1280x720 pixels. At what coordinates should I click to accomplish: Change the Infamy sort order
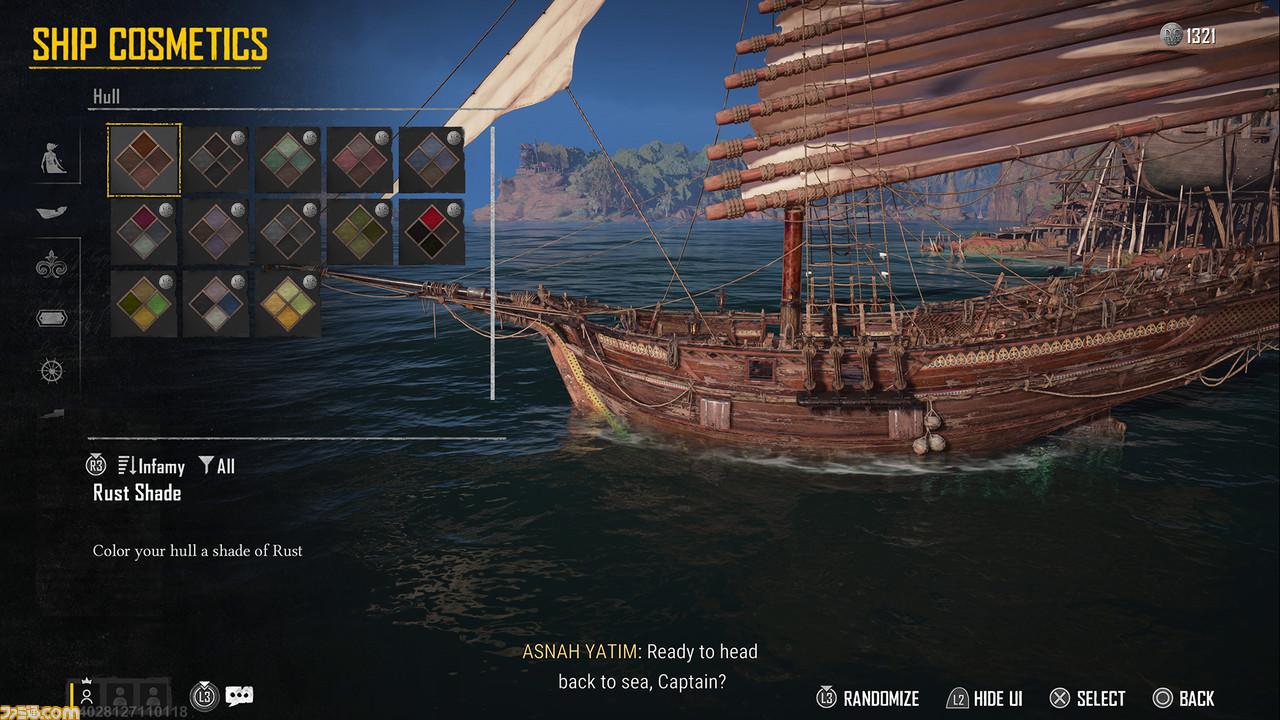coord(151,466)
